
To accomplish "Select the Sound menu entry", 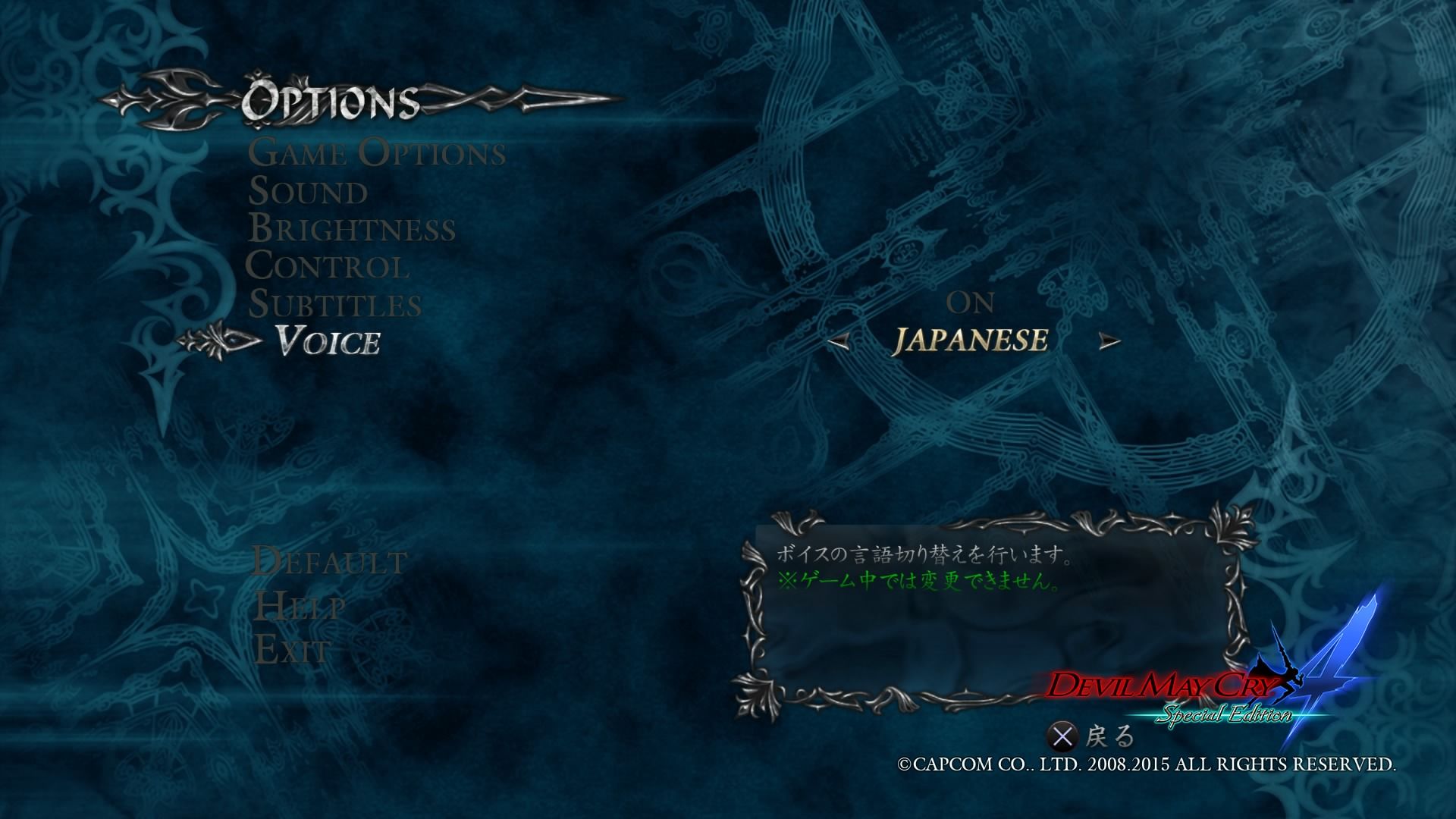I will (x=308, y=191).
